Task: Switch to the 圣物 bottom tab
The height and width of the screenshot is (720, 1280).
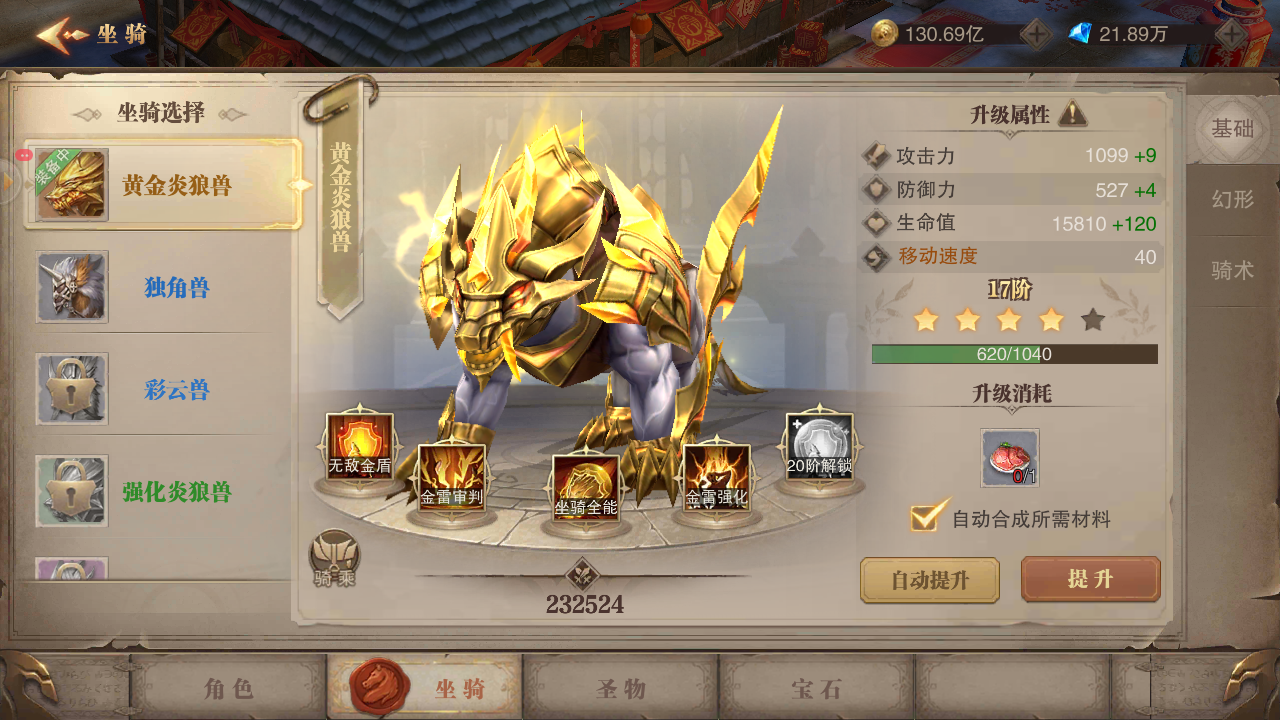Action: 622,688
